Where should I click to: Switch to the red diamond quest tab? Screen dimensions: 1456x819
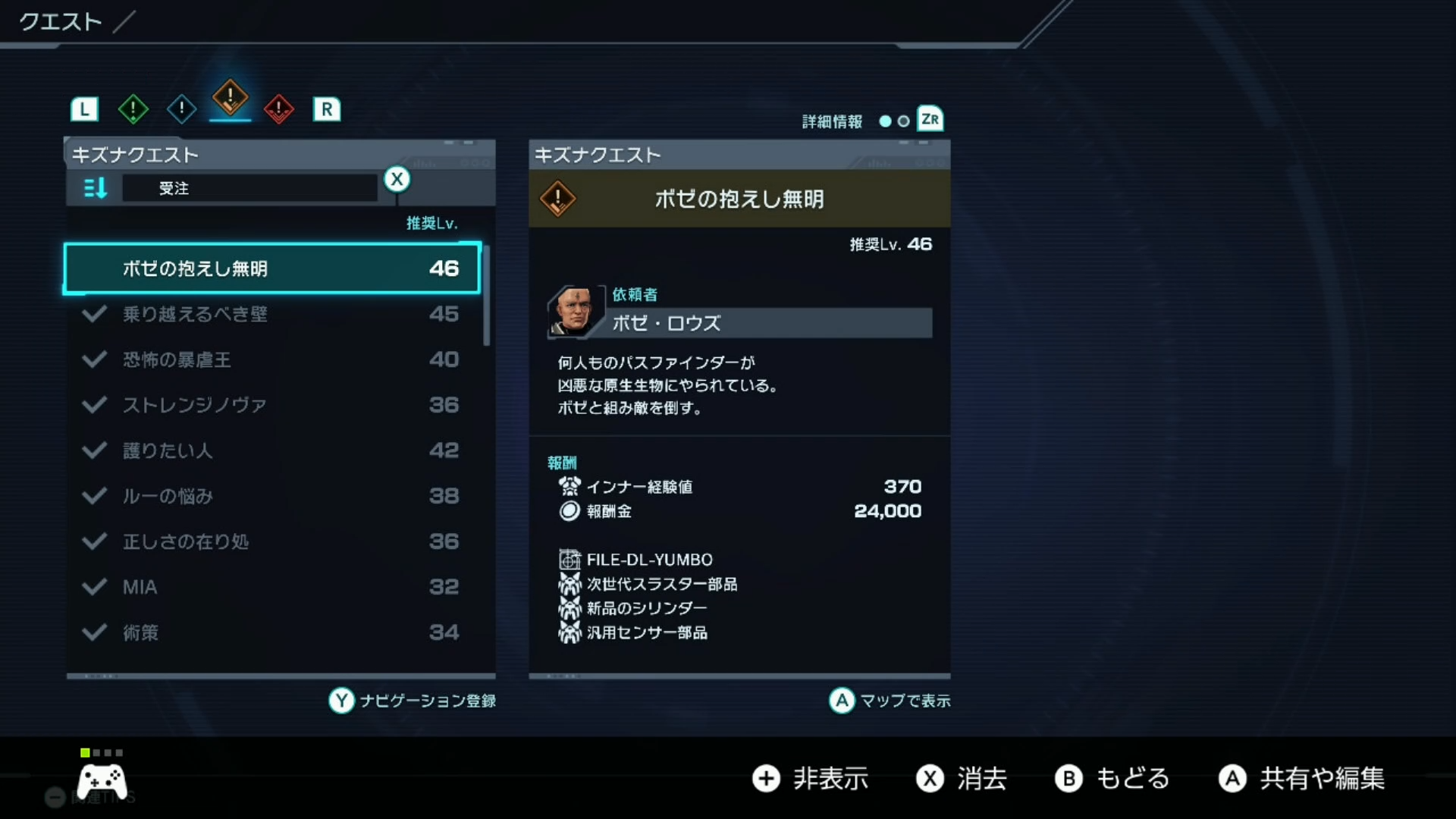click(279, 109)
